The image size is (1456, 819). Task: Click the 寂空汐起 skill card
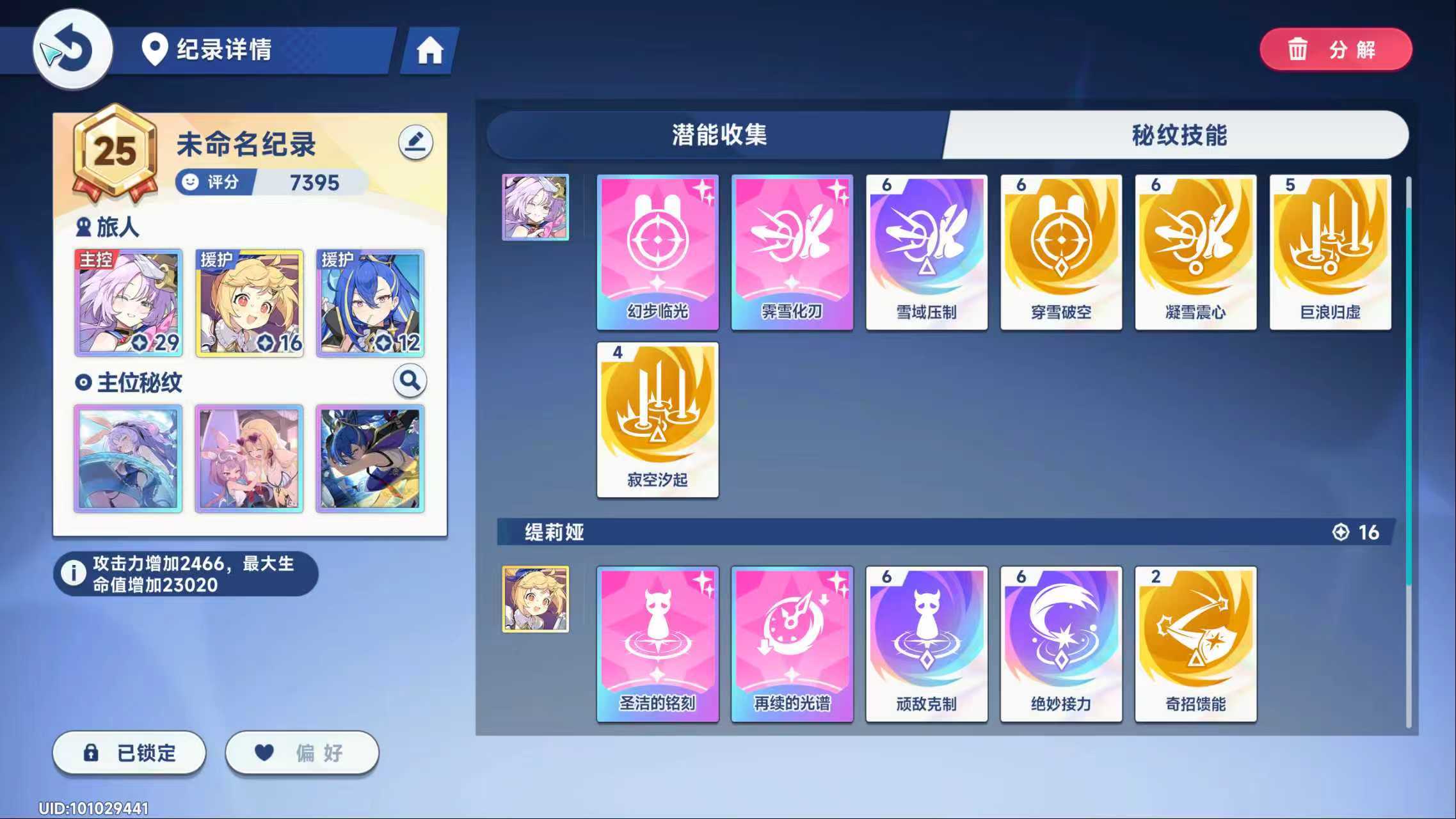tap(657, 419)
